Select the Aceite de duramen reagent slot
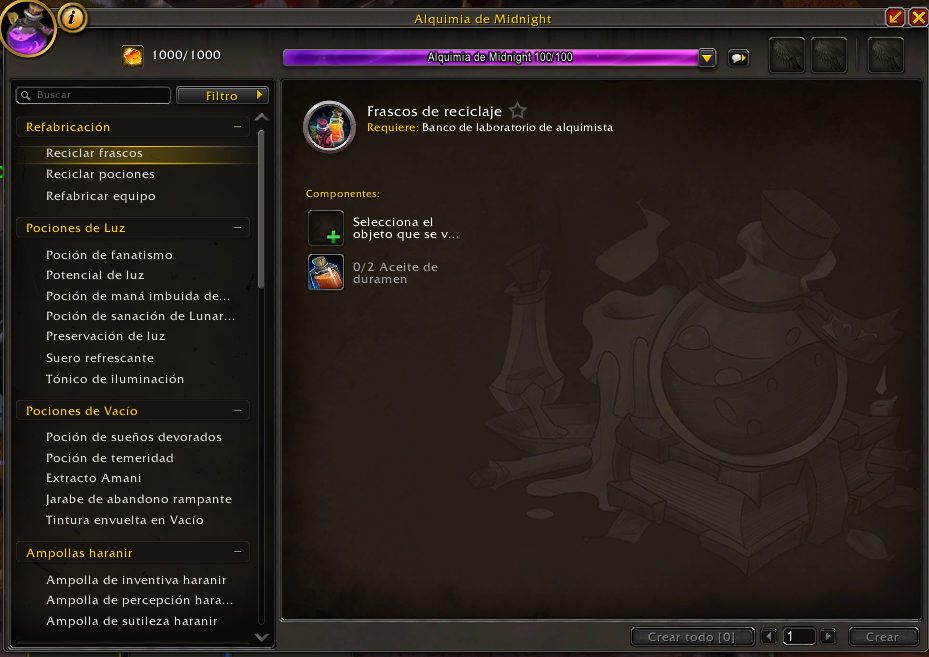This screenshot has height=657, width=929. [x=326, y=272]
